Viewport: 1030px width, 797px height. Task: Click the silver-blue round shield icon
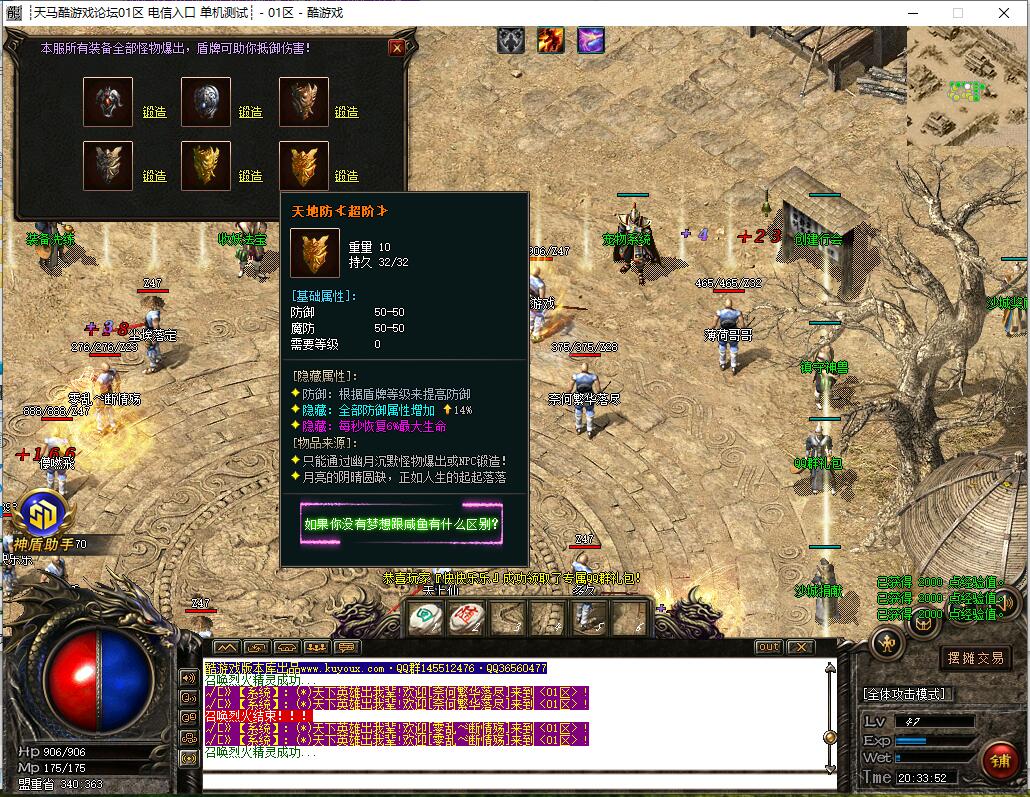point(206,102)
